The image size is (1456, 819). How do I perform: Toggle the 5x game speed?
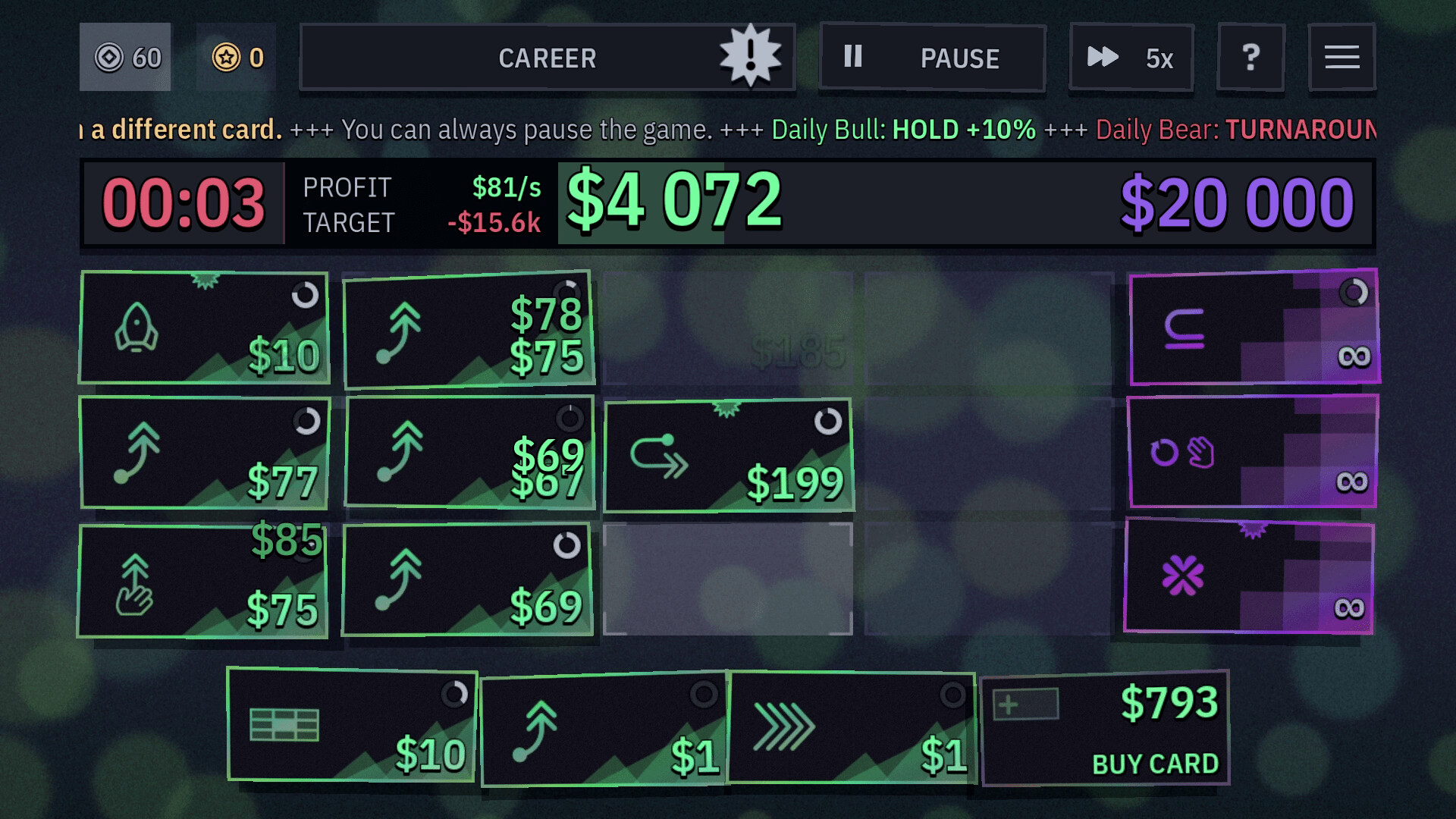(x=1131, y=58)
